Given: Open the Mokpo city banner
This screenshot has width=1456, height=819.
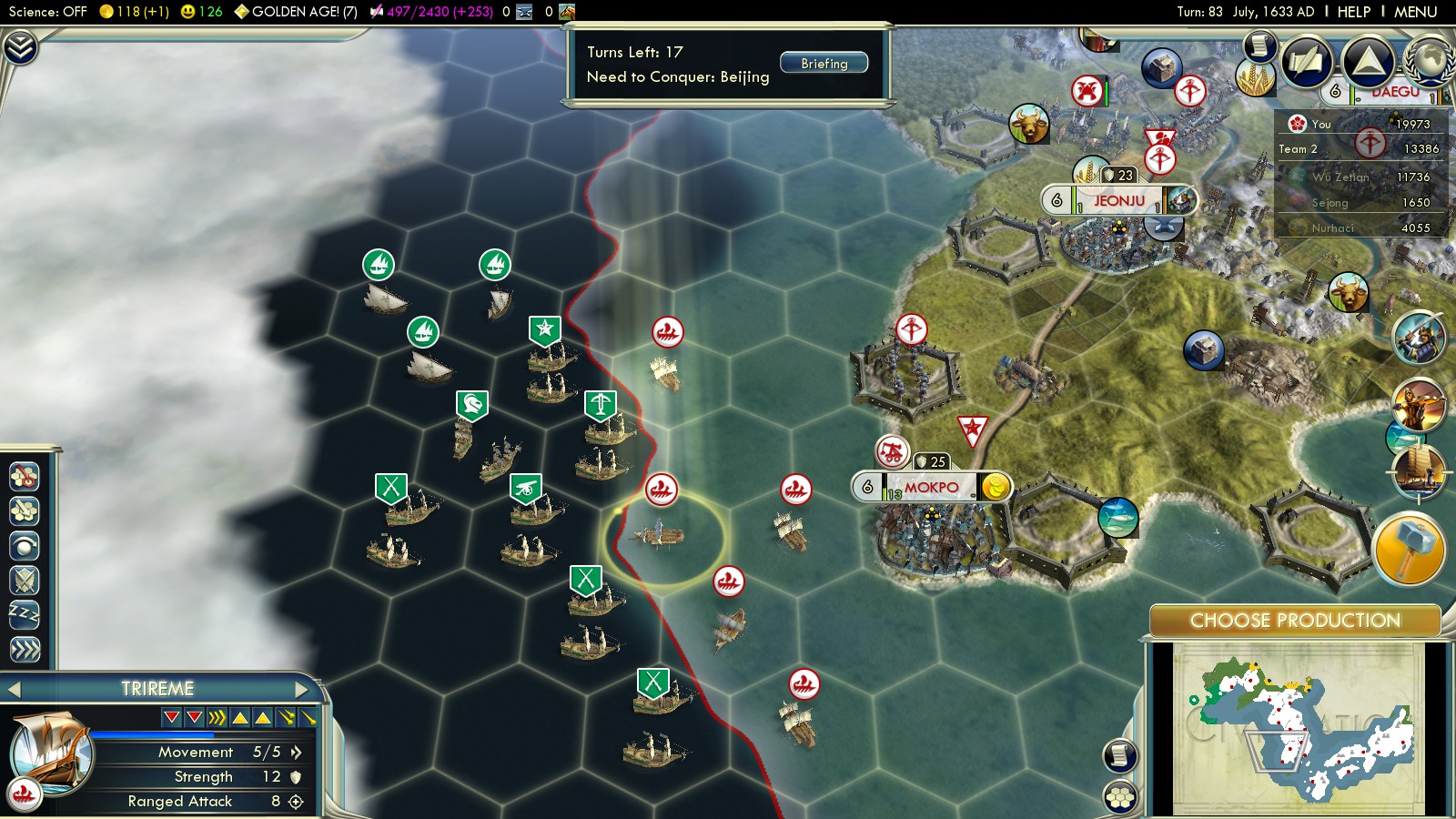Looking at the screenshot, I should pos(931,488).
